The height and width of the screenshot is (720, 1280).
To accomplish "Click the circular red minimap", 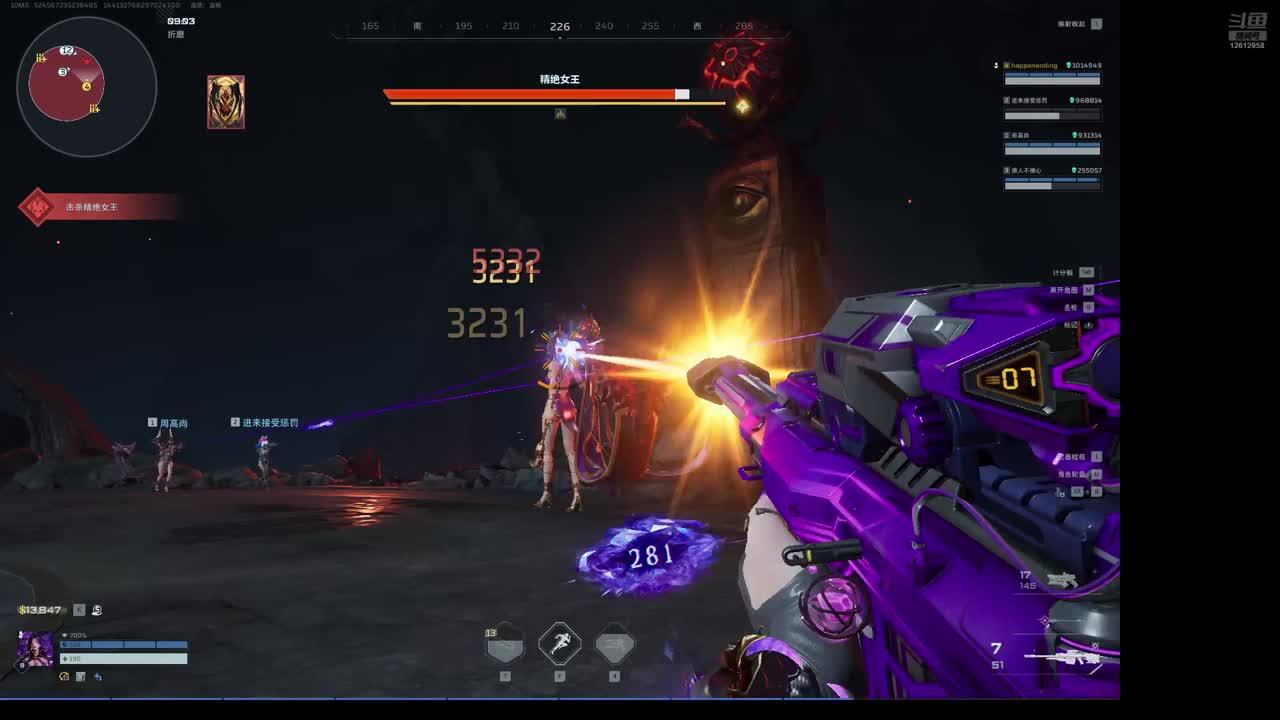I will pos(67,84).
